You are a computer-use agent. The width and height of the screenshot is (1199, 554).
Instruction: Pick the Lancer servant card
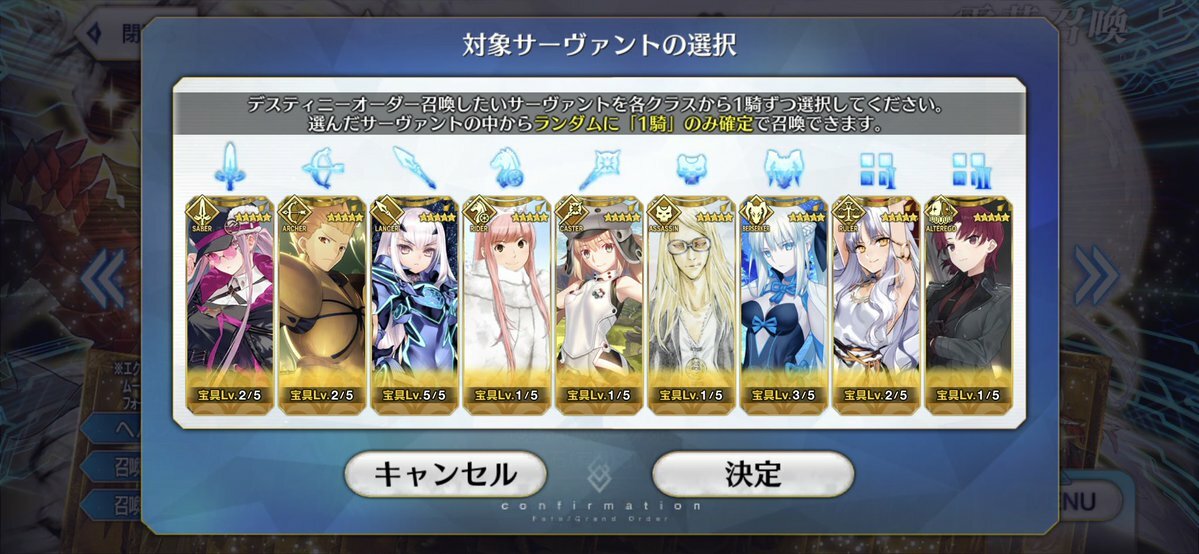point(414,300)
